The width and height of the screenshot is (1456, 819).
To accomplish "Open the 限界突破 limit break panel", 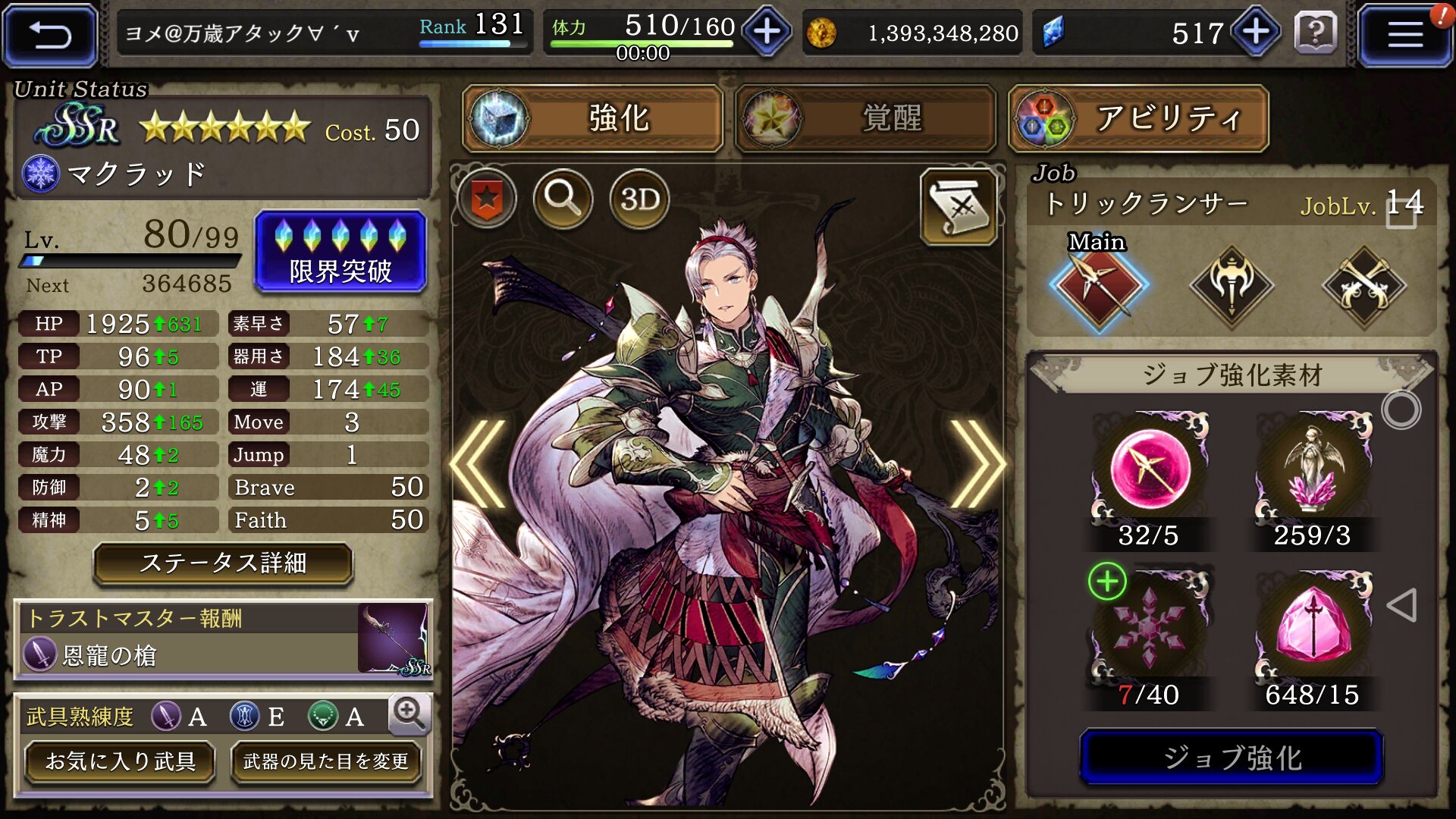I will pyautogui.click(x=340, y=252).
